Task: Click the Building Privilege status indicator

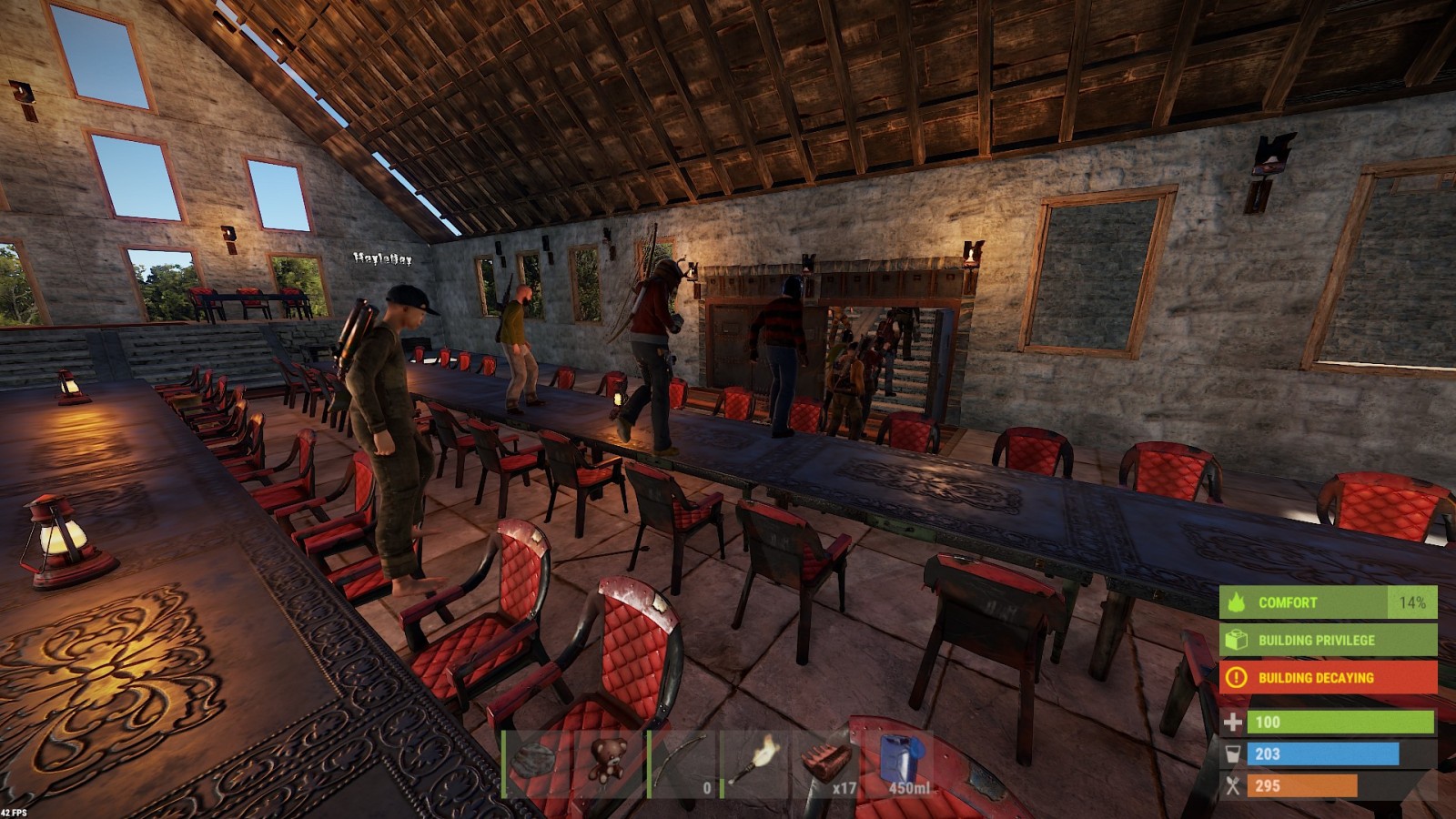Action: (1328, 640)
